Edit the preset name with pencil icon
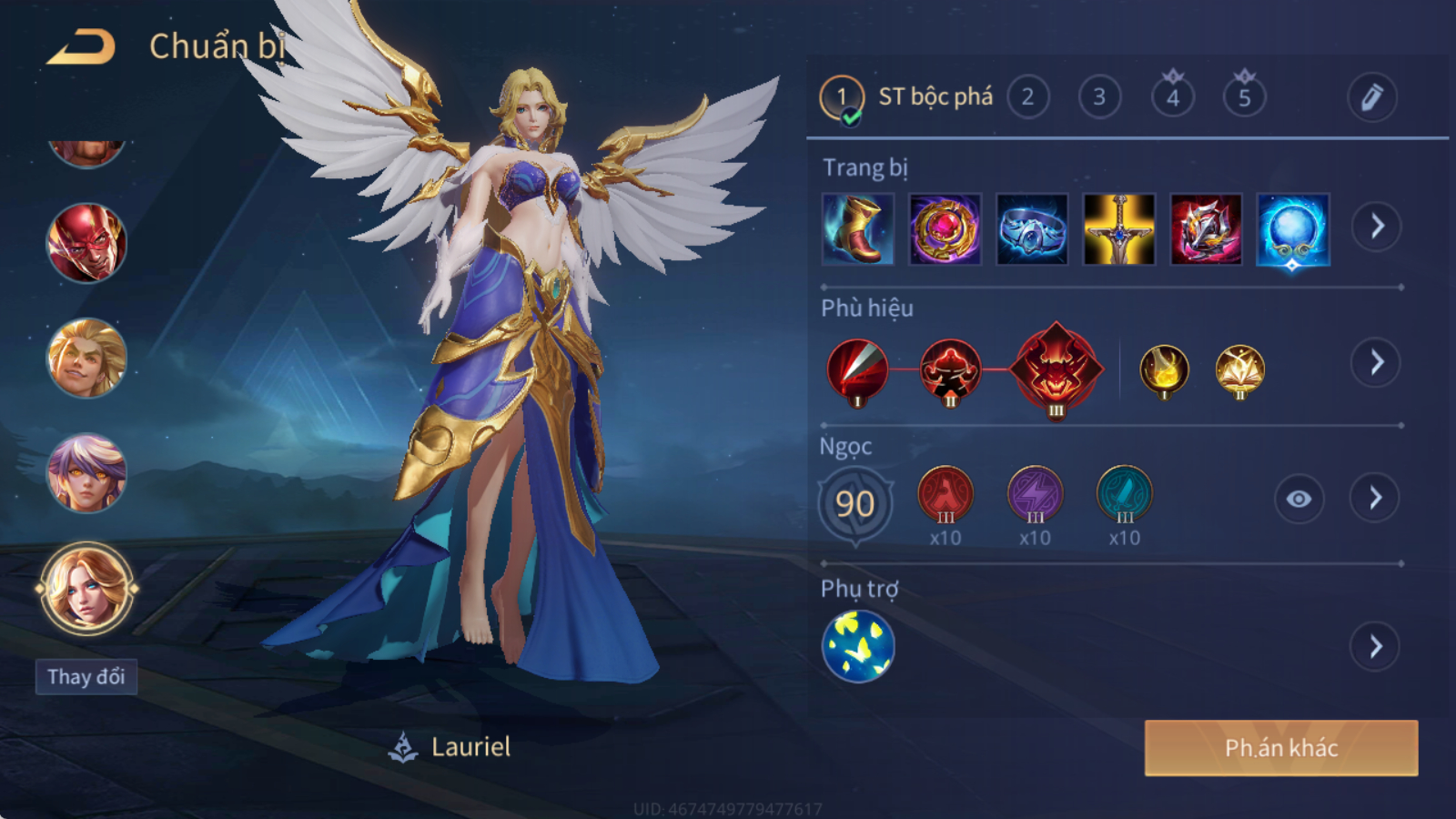The width and height of the screenshot is (1456, 819). pos(1371,97)
